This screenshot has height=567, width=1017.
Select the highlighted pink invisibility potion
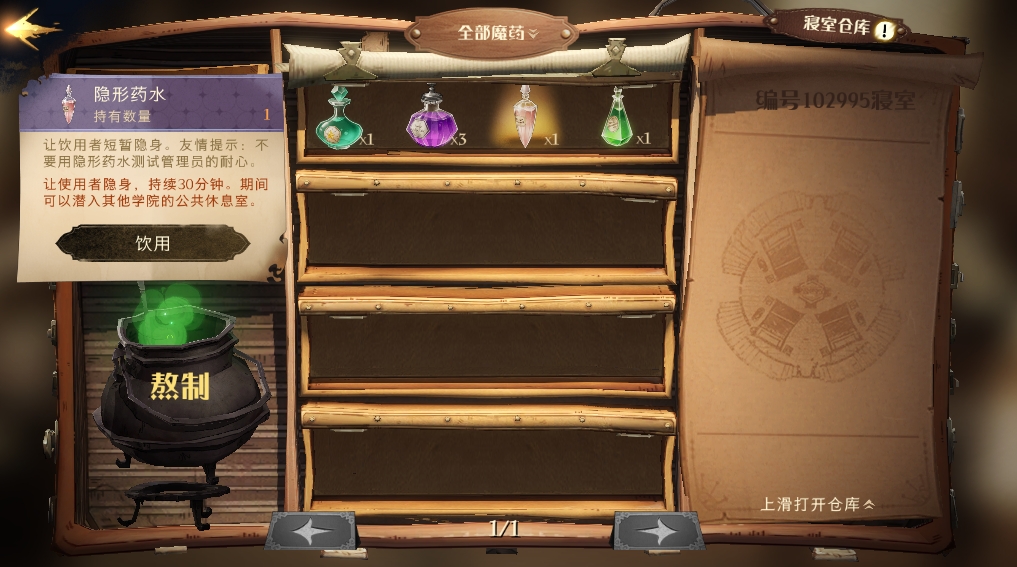[x=524, y=117]
